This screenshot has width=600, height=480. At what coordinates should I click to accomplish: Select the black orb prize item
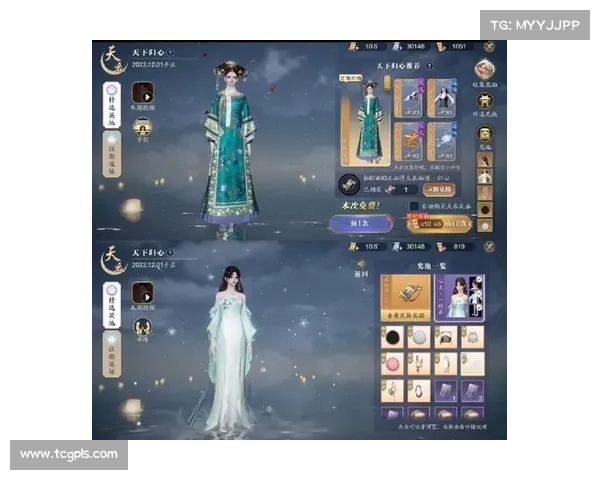coord(393,337)
